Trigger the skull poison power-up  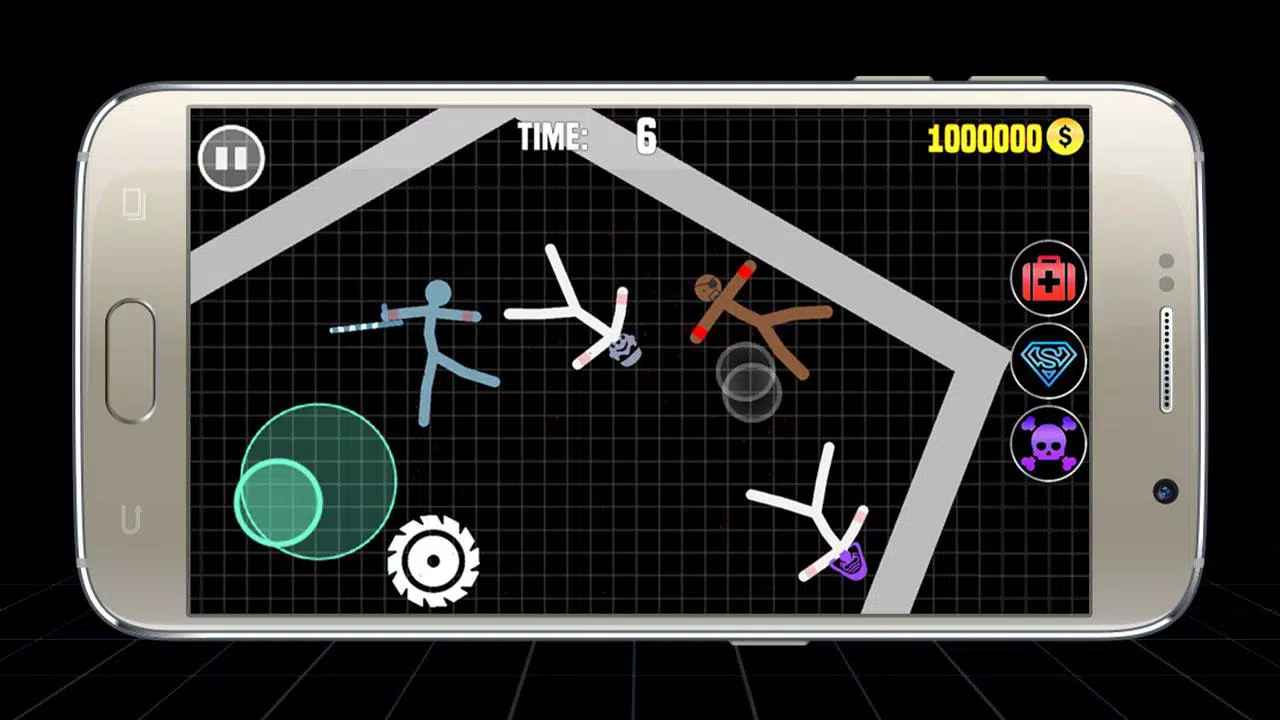click(x=1048, y=444)
